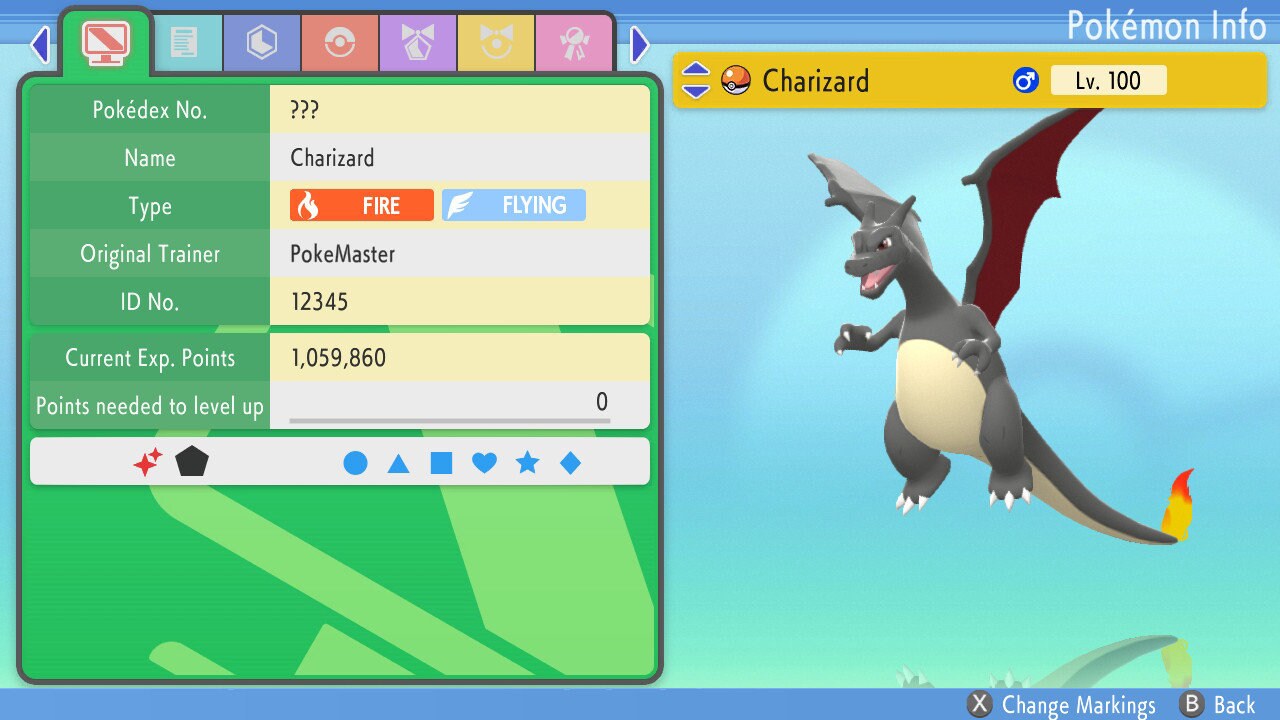
Task: Open the blue hexagon stats tab
Action: (262, 43)
